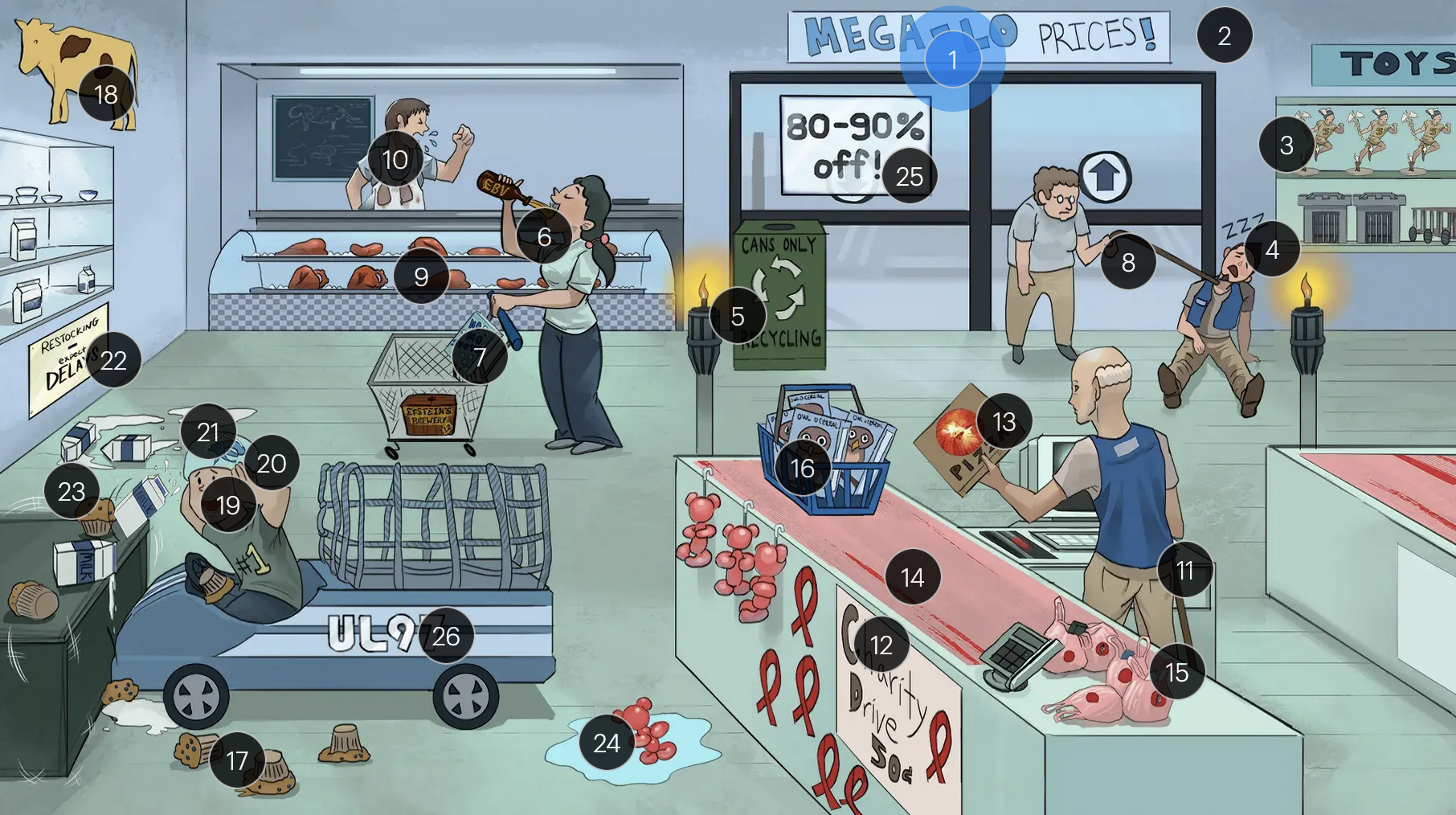Click marker 12 on the Charity Drive sign
Viewport: 1456px width, 815px height.
881,645
